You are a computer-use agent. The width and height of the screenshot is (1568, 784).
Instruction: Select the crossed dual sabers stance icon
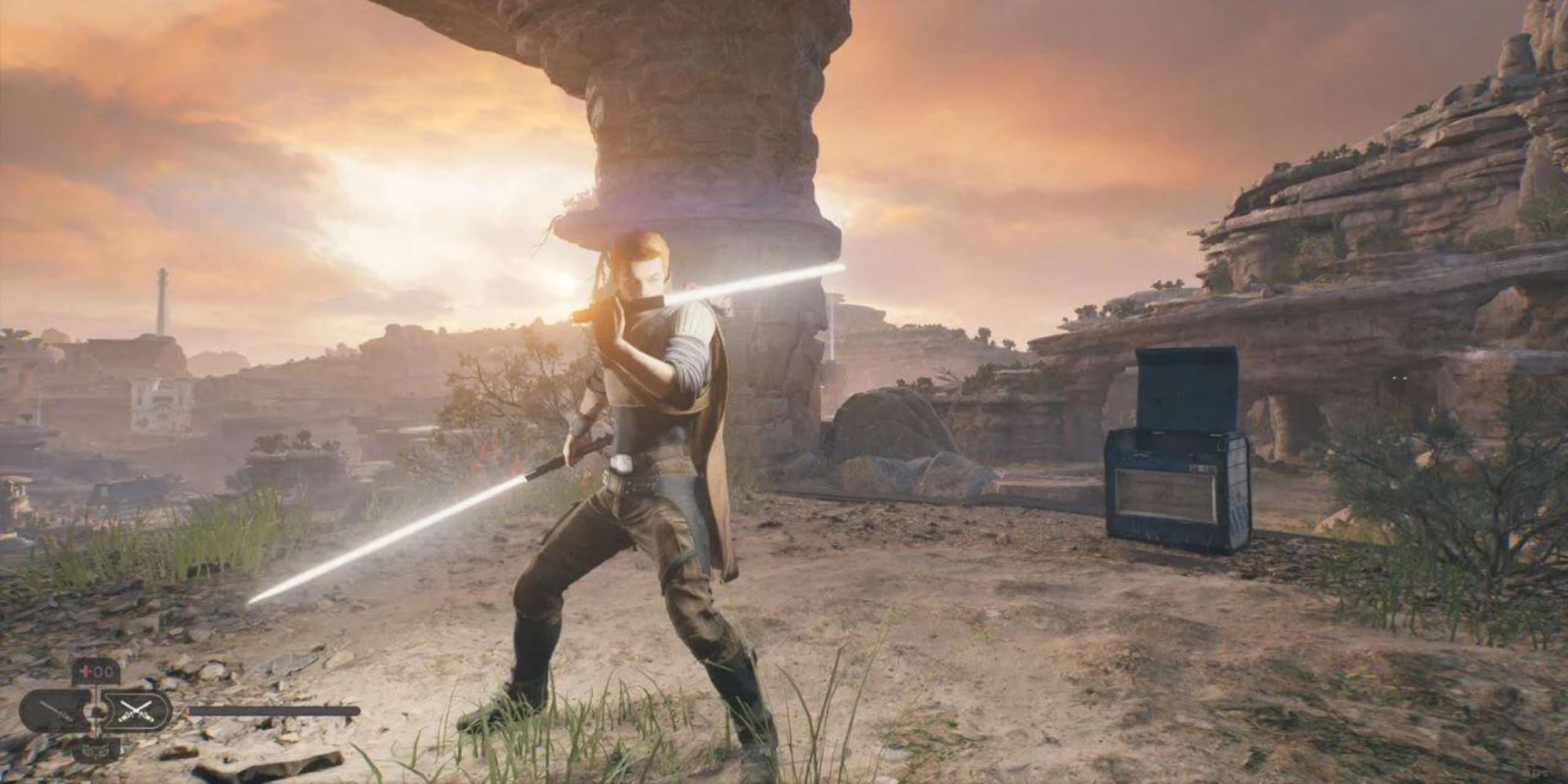coord(135,711)
